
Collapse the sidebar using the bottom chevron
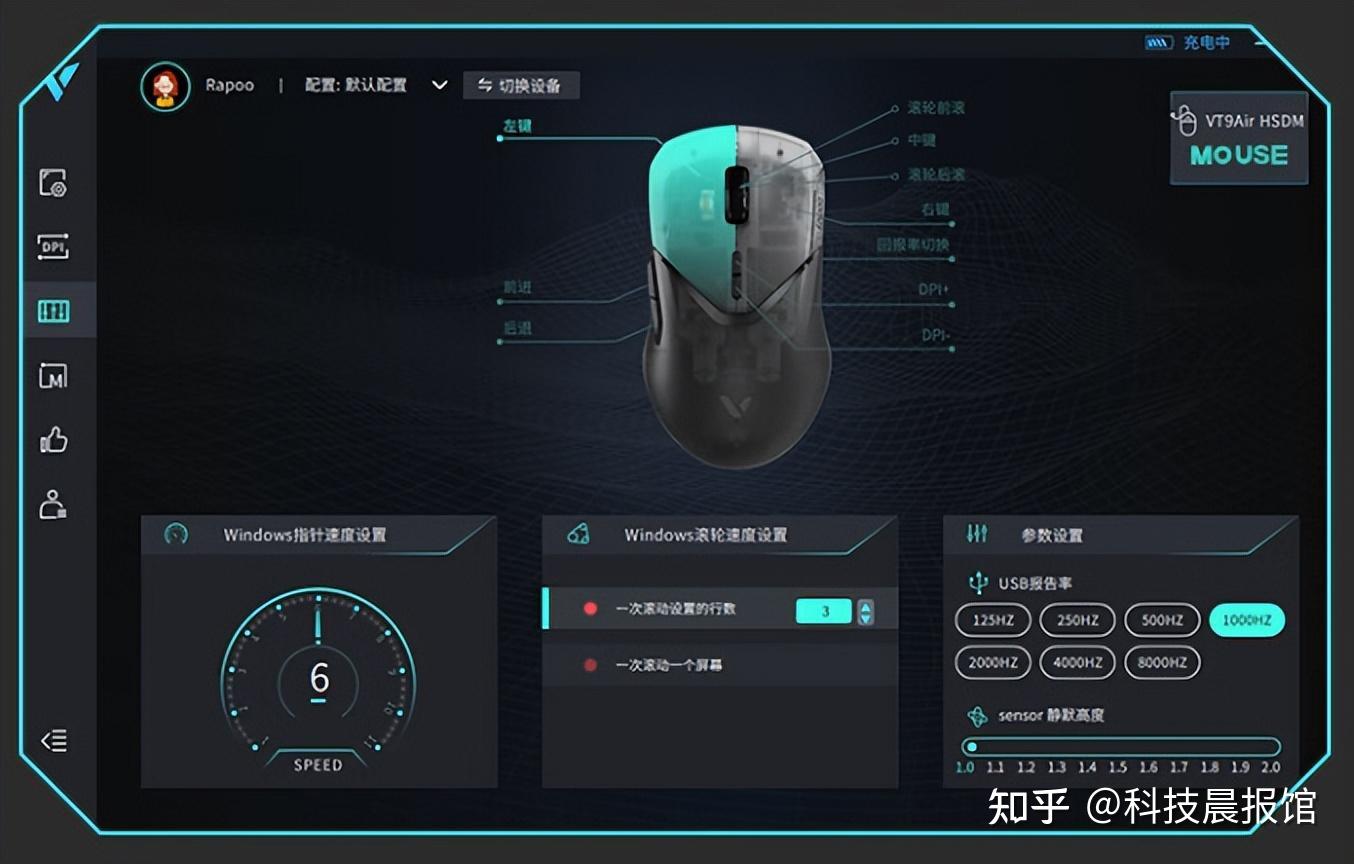53,742
